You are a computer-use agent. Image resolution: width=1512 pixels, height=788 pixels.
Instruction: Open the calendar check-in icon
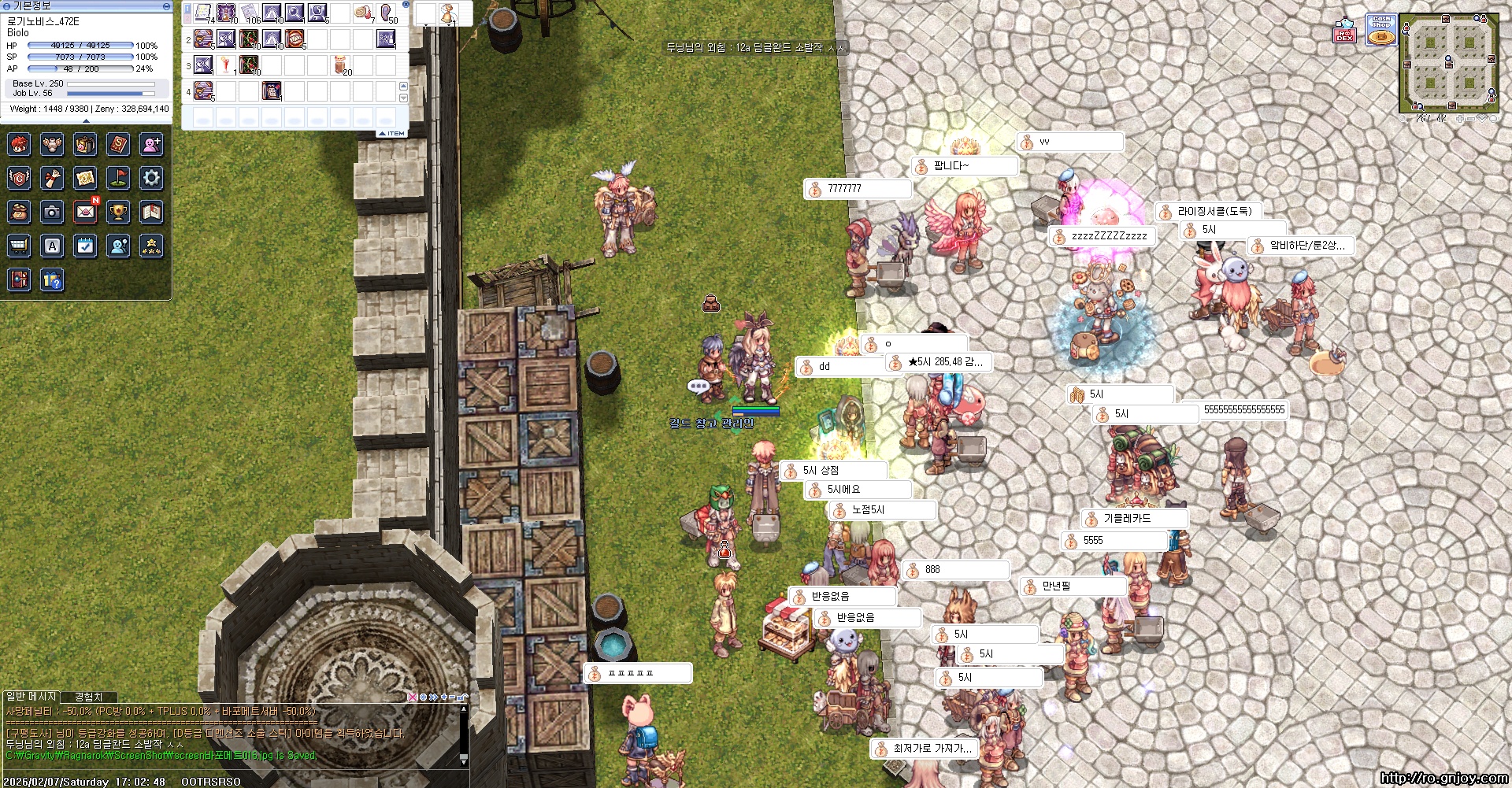[x=85, y=246]
